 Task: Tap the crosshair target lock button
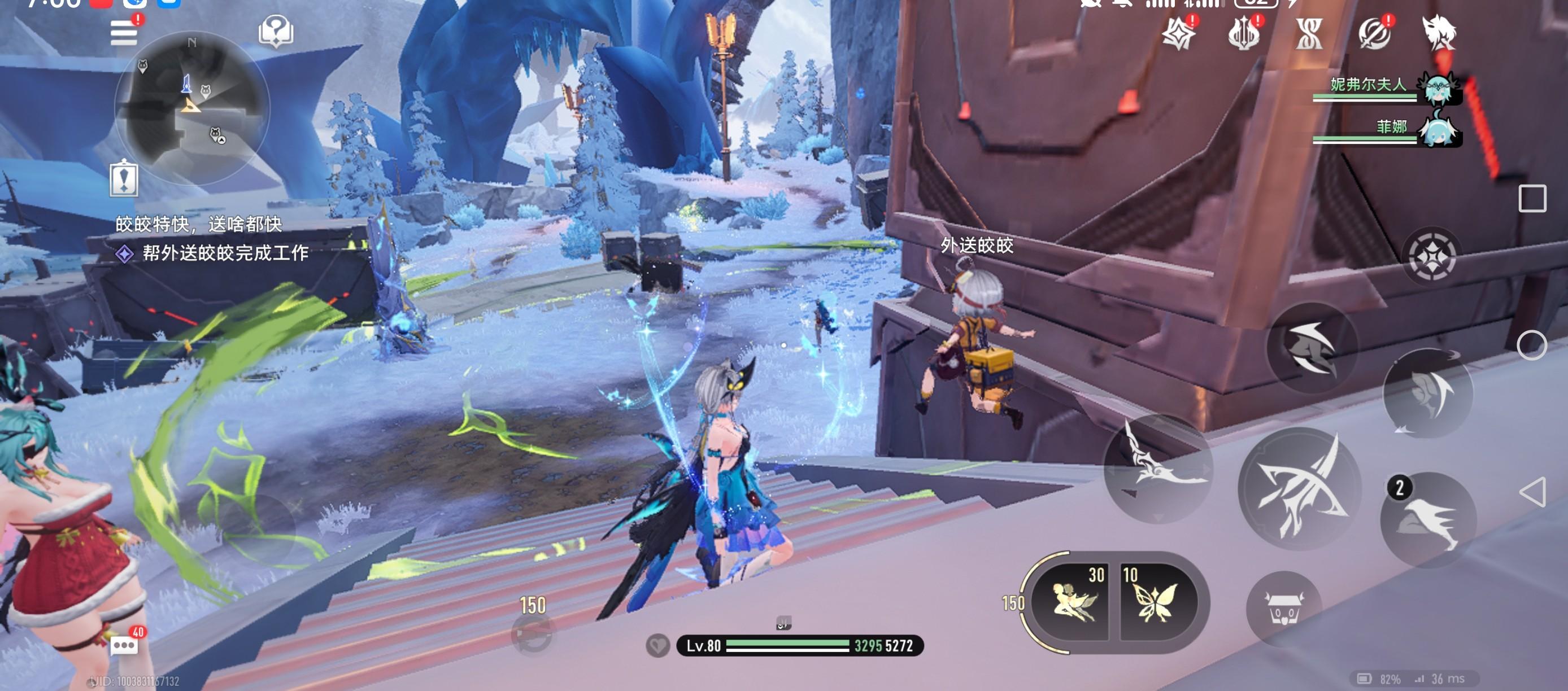click(x=1432, y=257)
